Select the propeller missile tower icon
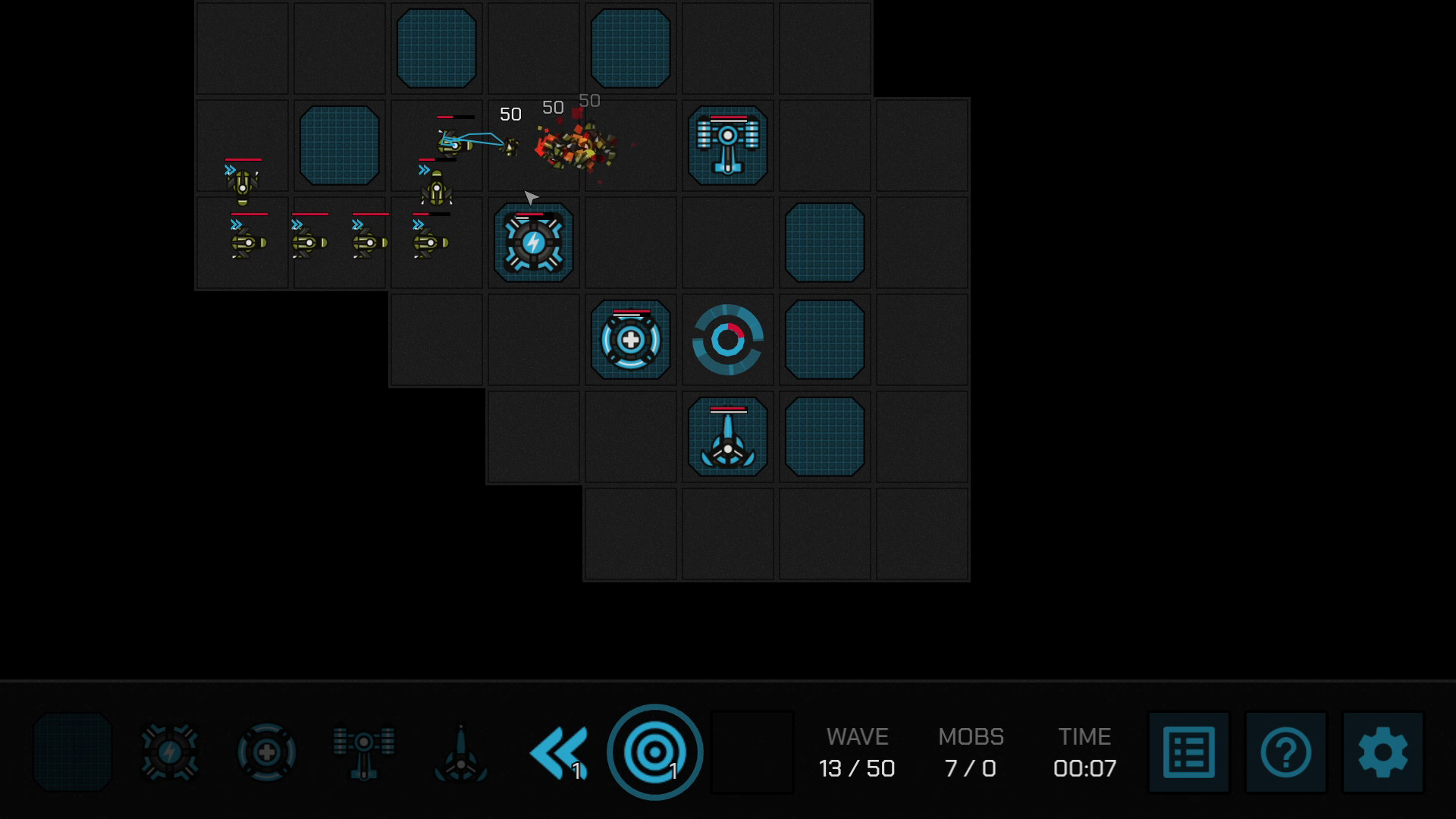 (x=460, y=752)
